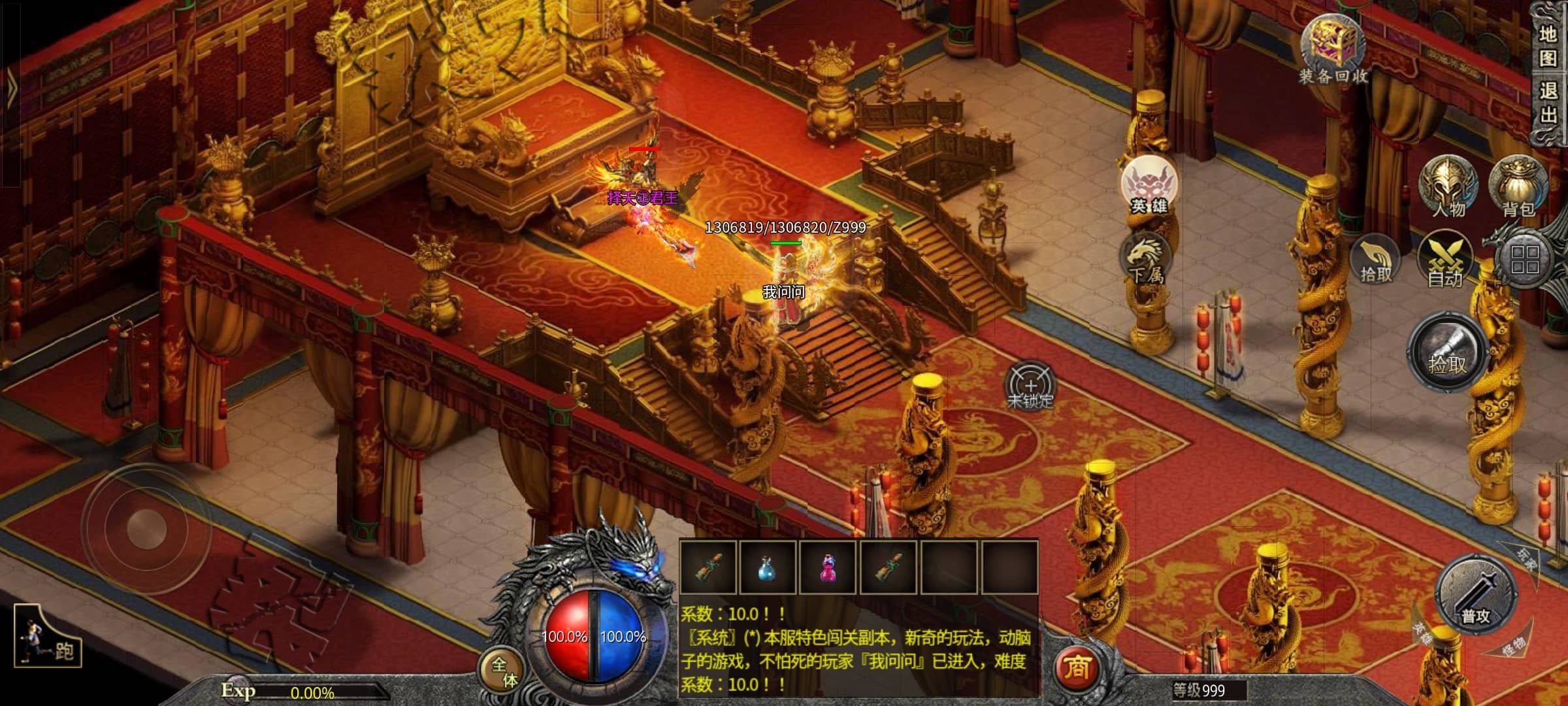Use the blue potion in the hotbar
1568x706 pixels.
(767, 567)
